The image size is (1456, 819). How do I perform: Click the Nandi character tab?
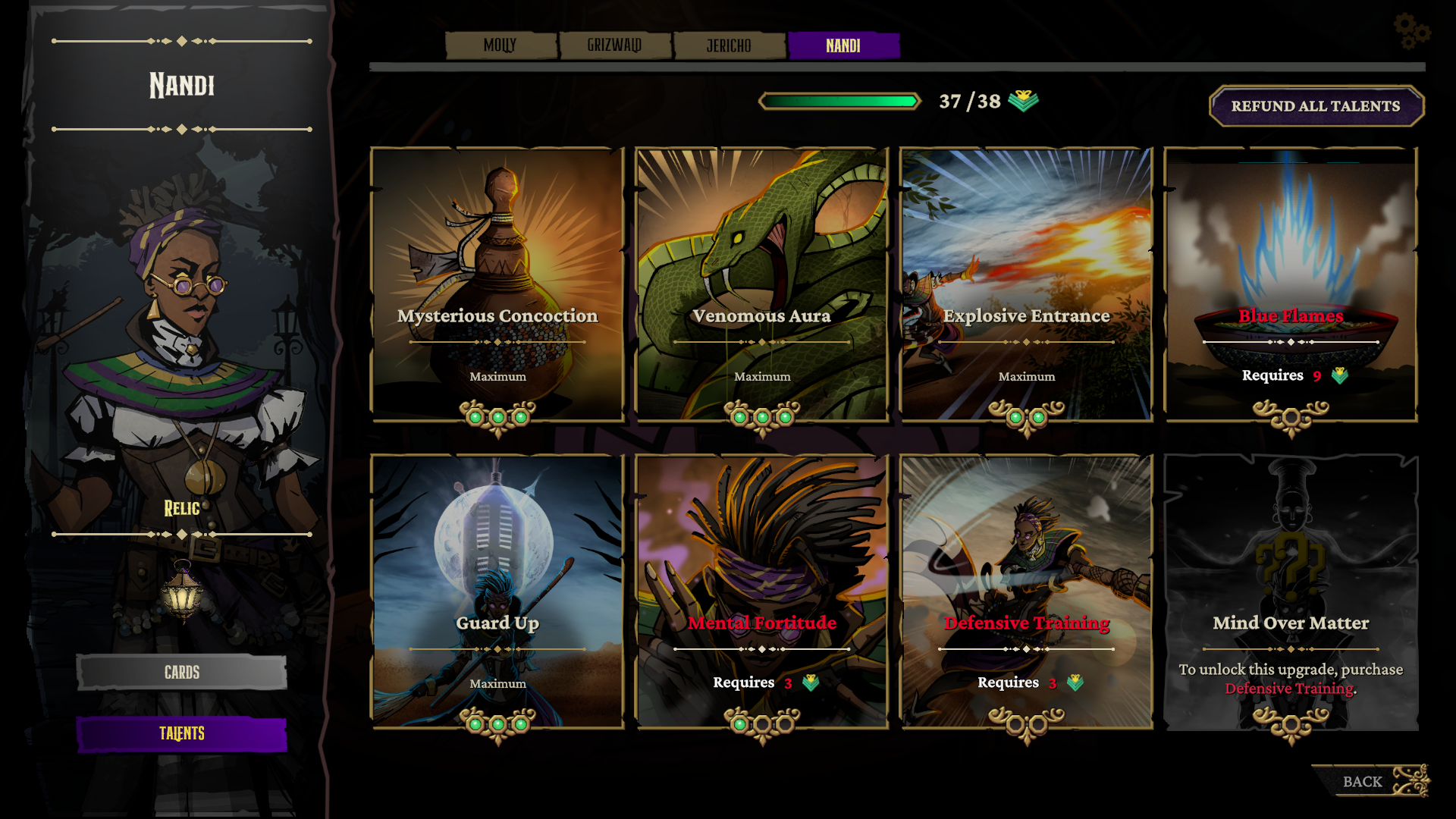843,45
